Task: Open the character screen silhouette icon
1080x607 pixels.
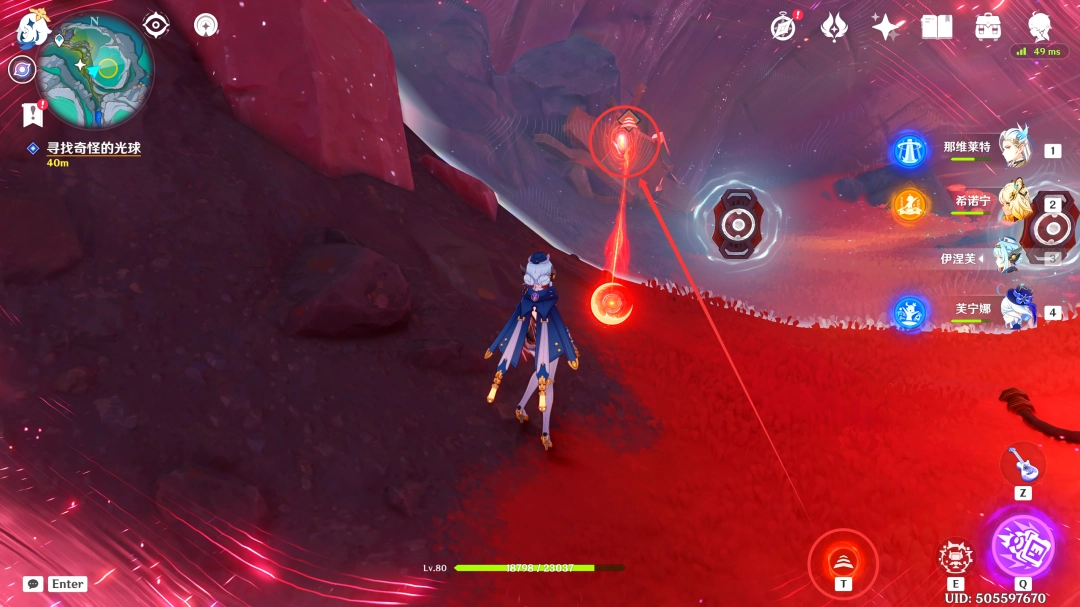Action: tap(1040, 27)
